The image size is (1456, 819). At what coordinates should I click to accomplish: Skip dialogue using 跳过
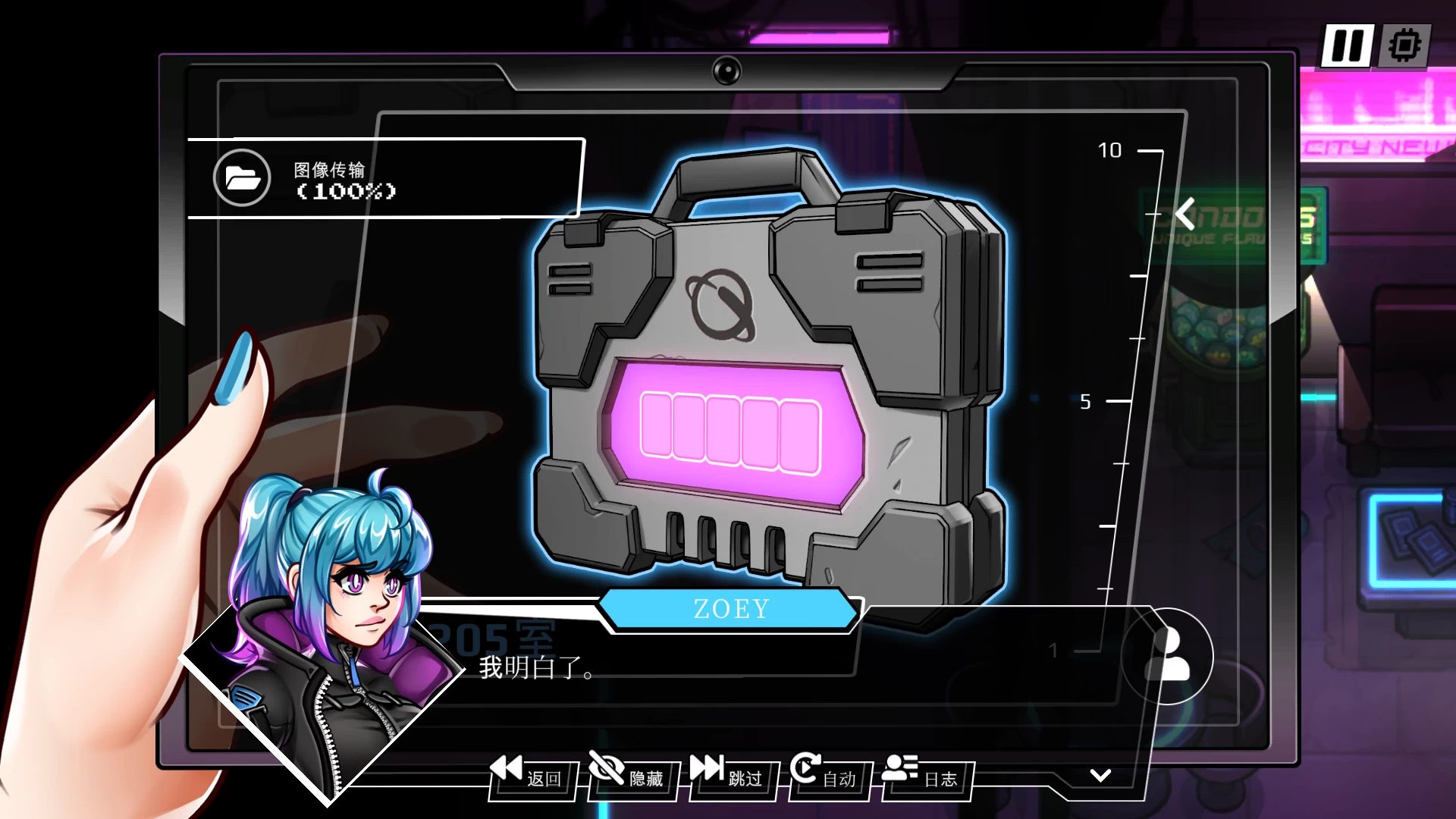tap(728, 775)
